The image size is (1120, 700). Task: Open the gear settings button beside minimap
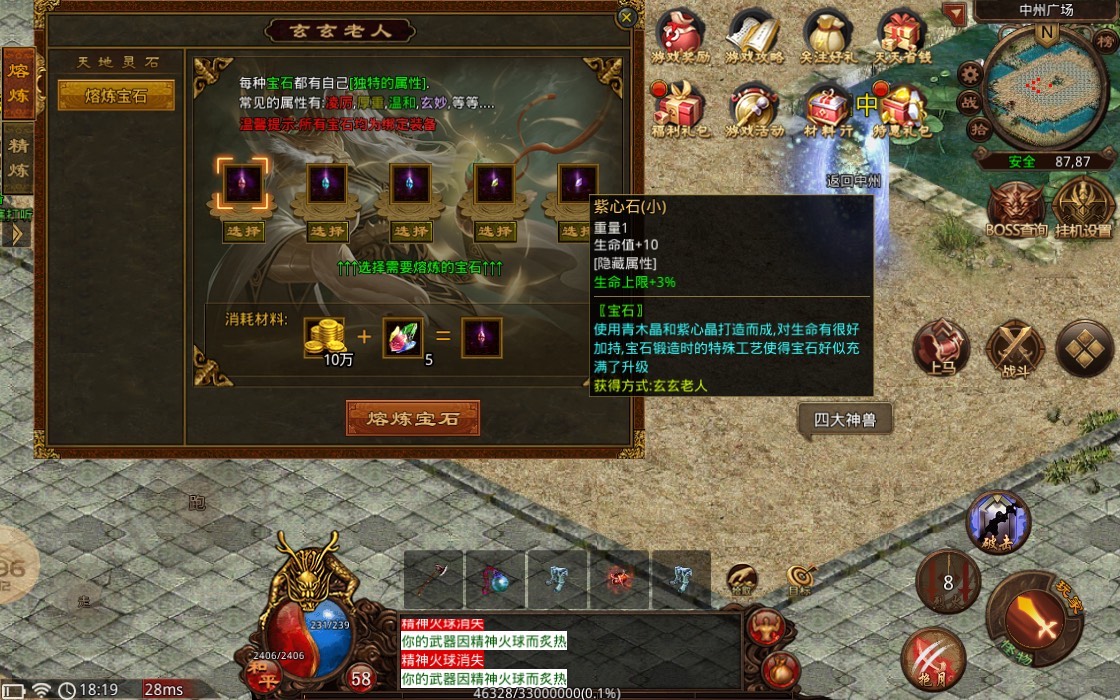969,73
